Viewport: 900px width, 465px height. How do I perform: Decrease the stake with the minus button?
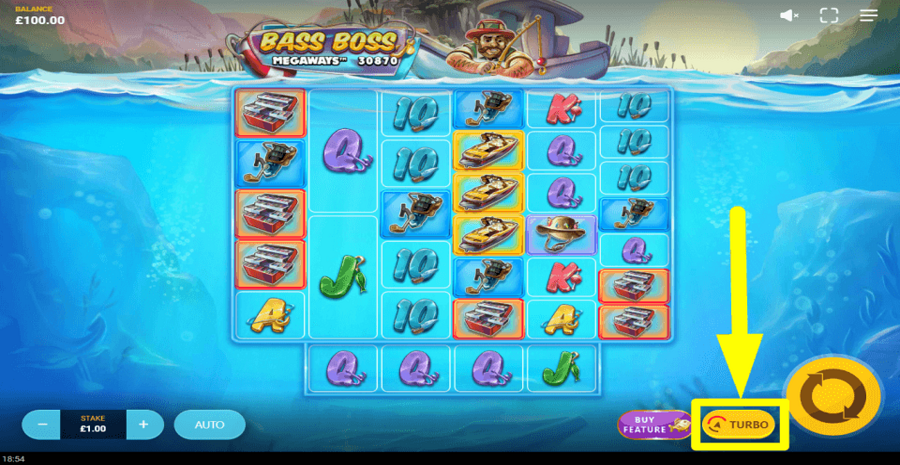(42, 424)
